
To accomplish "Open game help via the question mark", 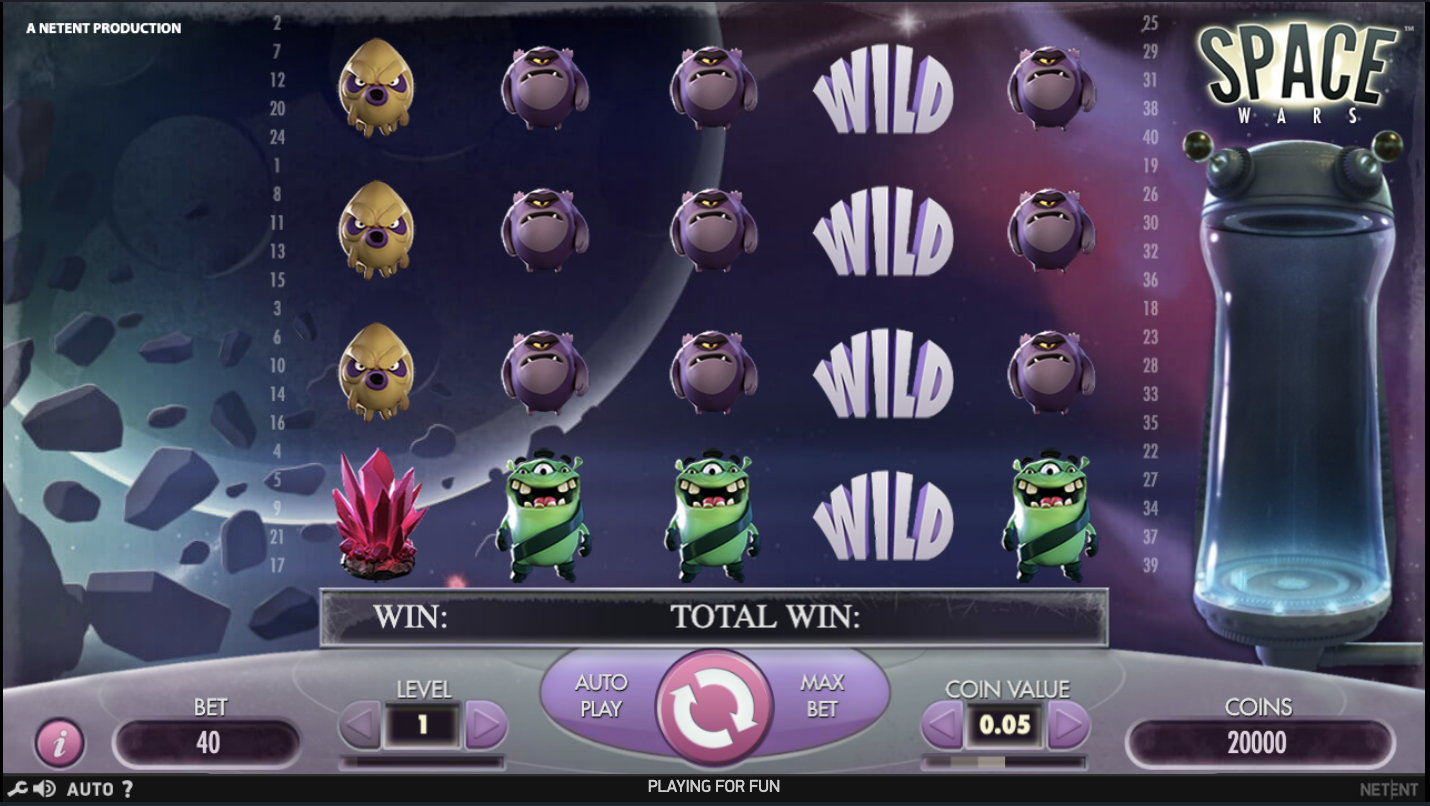I will 127,789.
